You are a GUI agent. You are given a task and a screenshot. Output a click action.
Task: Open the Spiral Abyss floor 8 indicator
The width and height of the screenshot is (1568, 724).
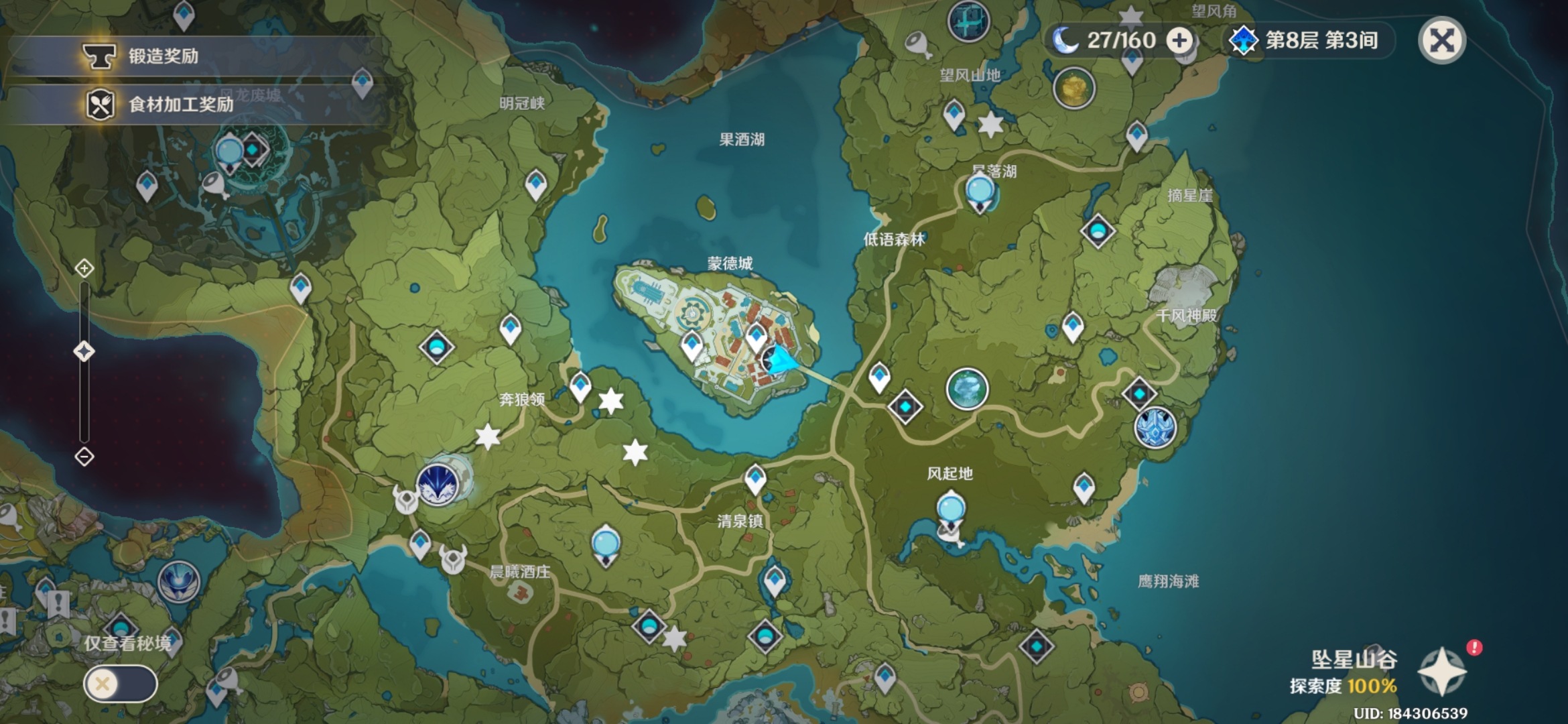1303,40
